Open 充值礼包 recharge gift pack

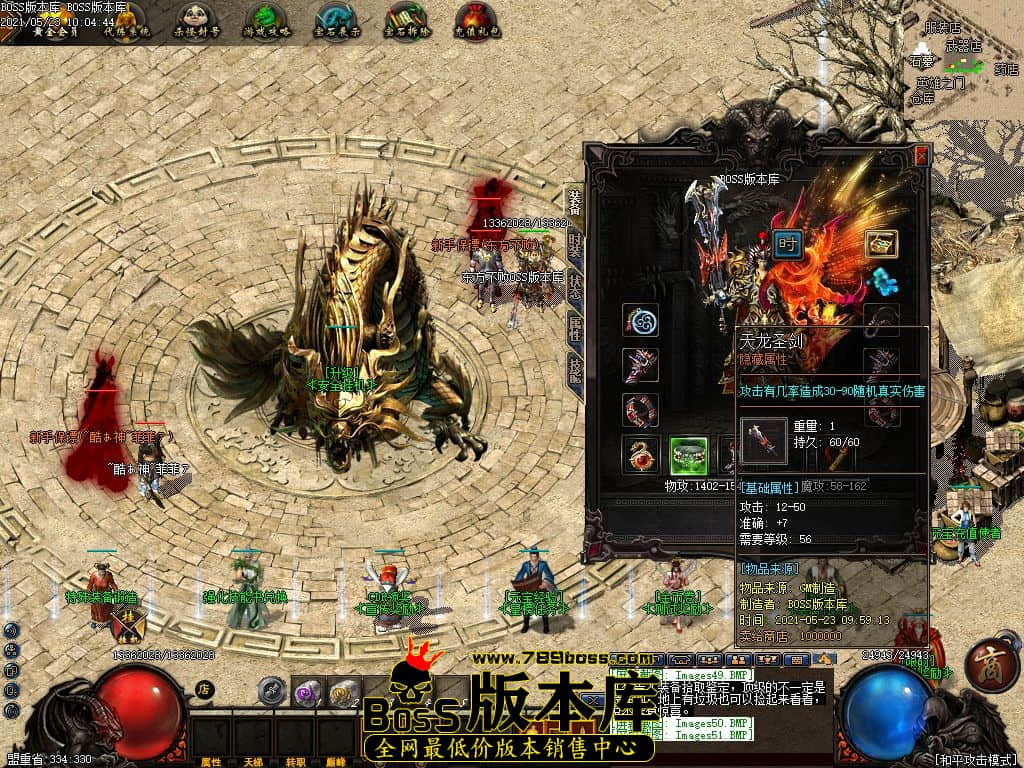click(476, 20)
